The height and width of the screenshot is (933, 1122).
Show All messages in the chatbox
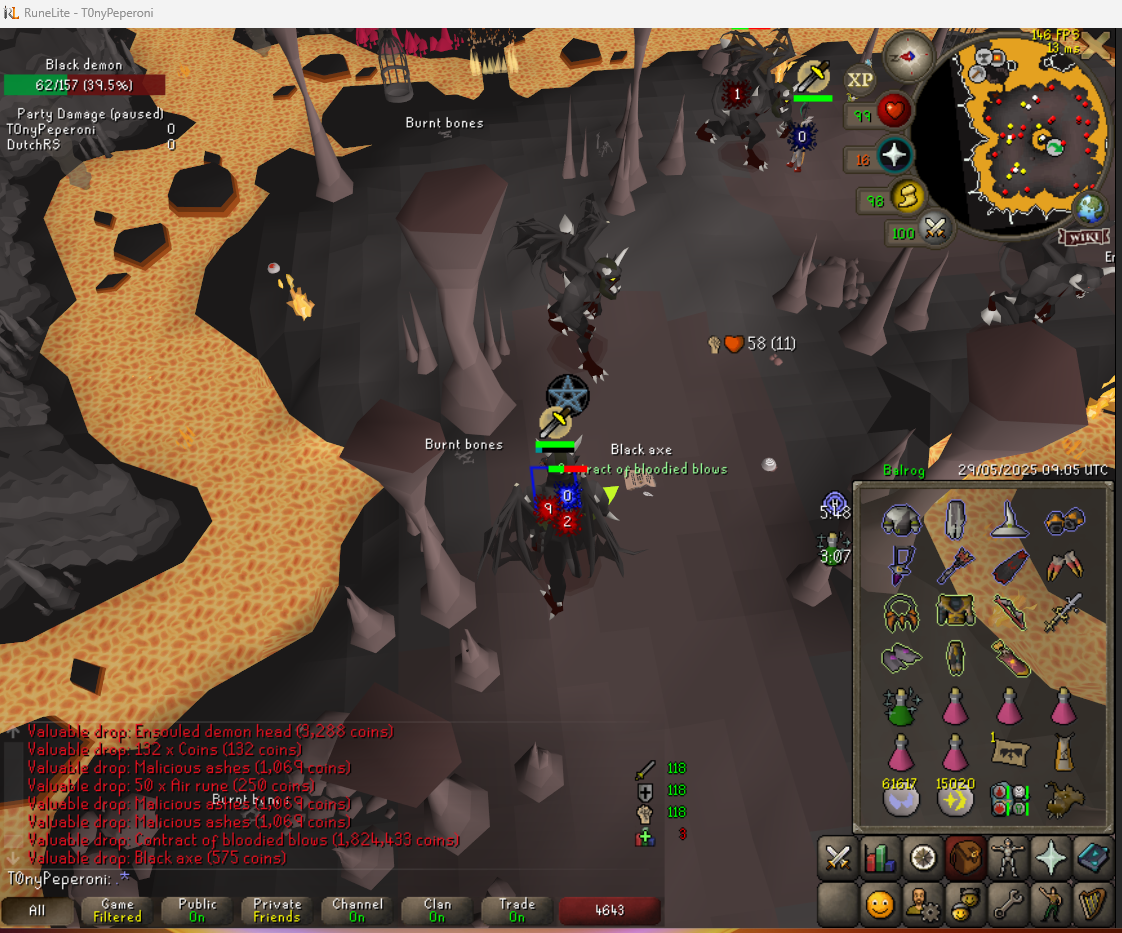click(x=37, y=910)
